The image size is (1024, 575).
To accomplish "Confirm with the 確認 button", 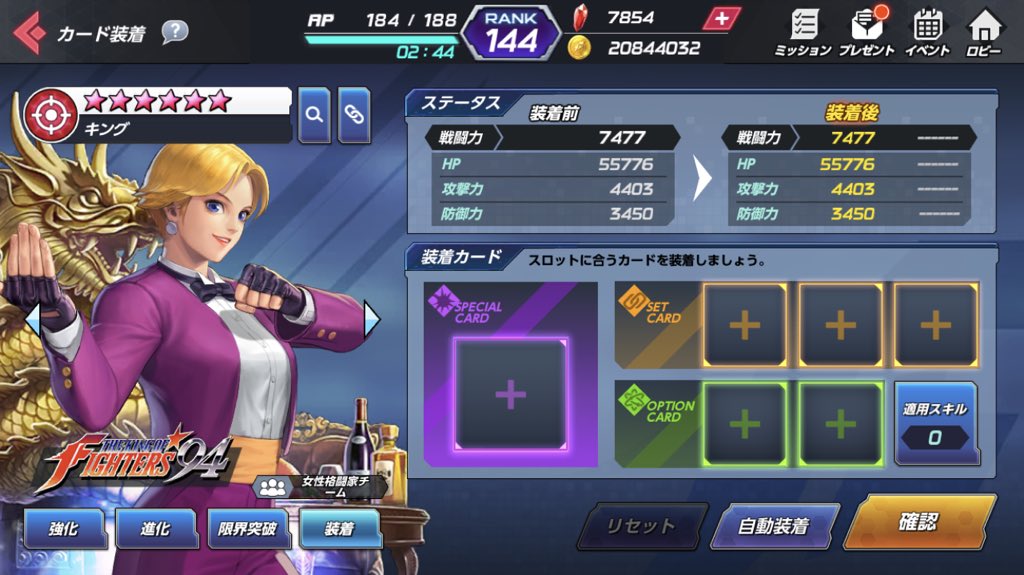I will [918, 522].
